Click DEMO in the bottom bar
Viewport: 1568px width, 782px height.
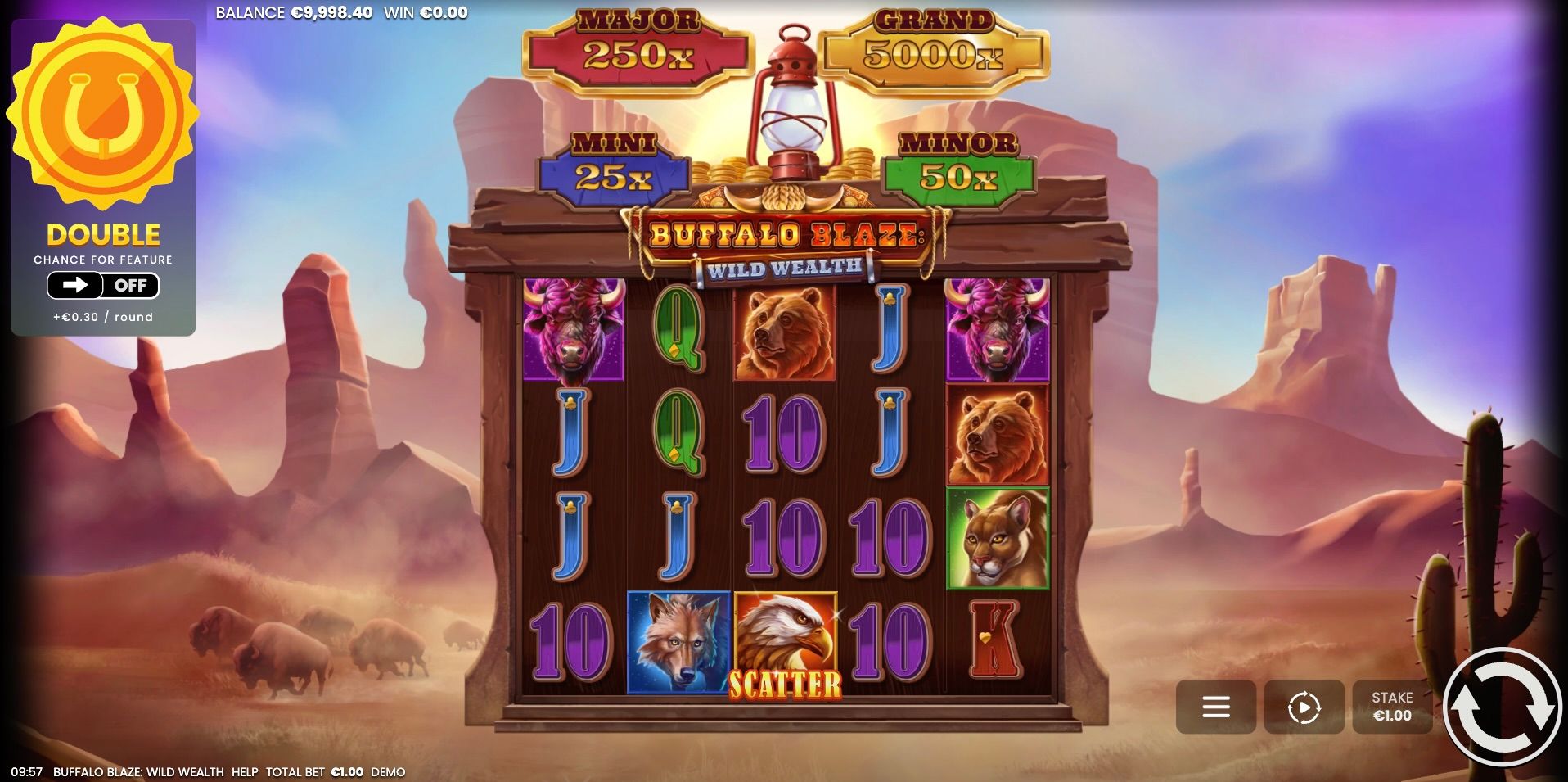pos(388,771)
